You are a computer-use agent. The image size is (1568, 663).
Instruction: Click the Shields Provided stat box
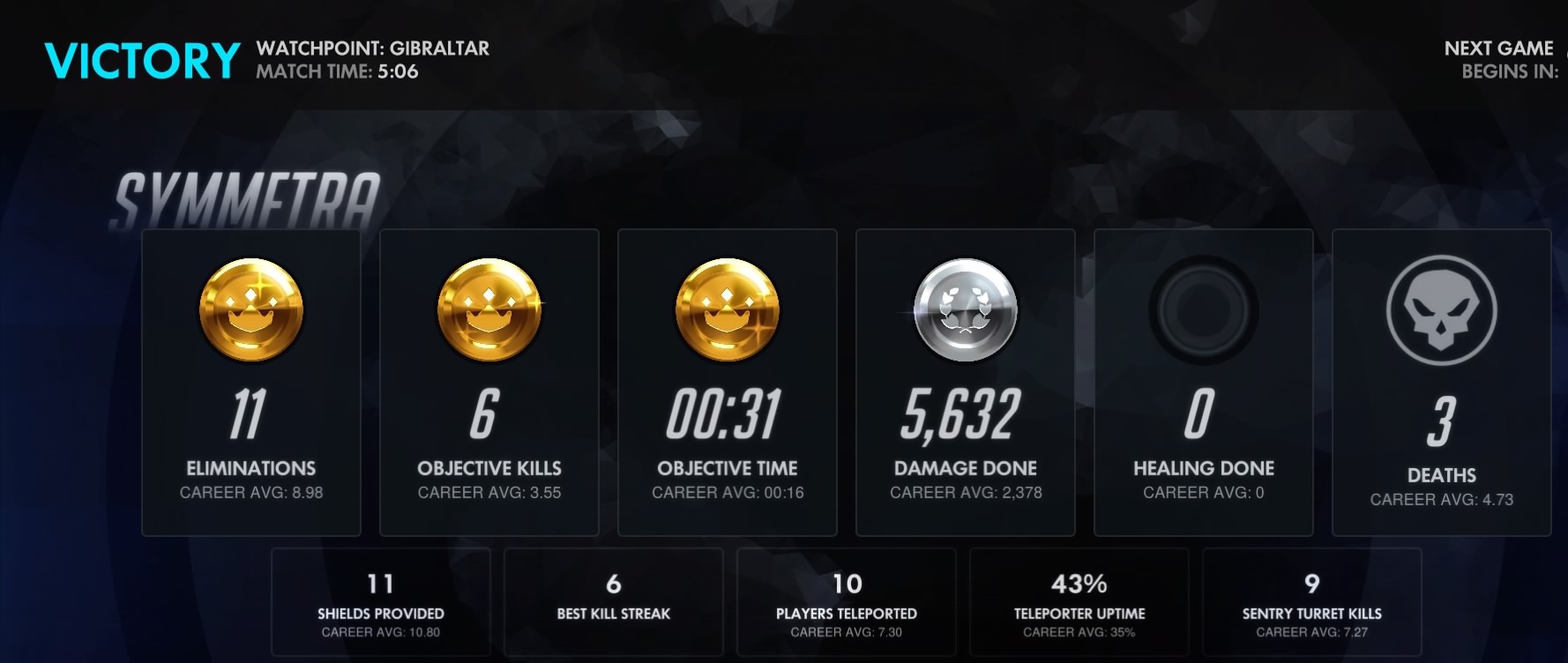[x=381, y=602]
